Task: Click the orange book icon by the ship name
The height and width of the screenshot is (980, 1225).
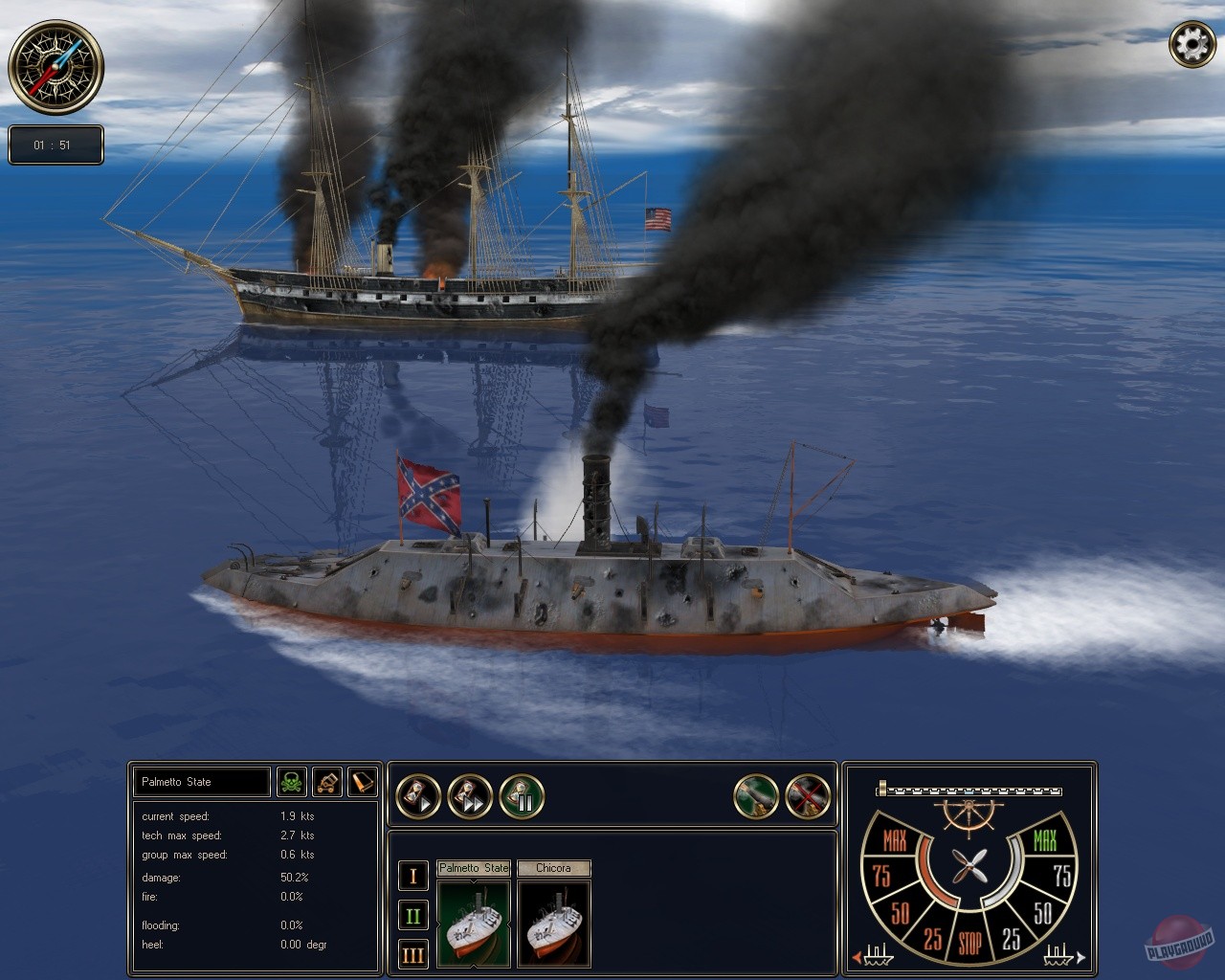Action: click(x=362, y=782)
